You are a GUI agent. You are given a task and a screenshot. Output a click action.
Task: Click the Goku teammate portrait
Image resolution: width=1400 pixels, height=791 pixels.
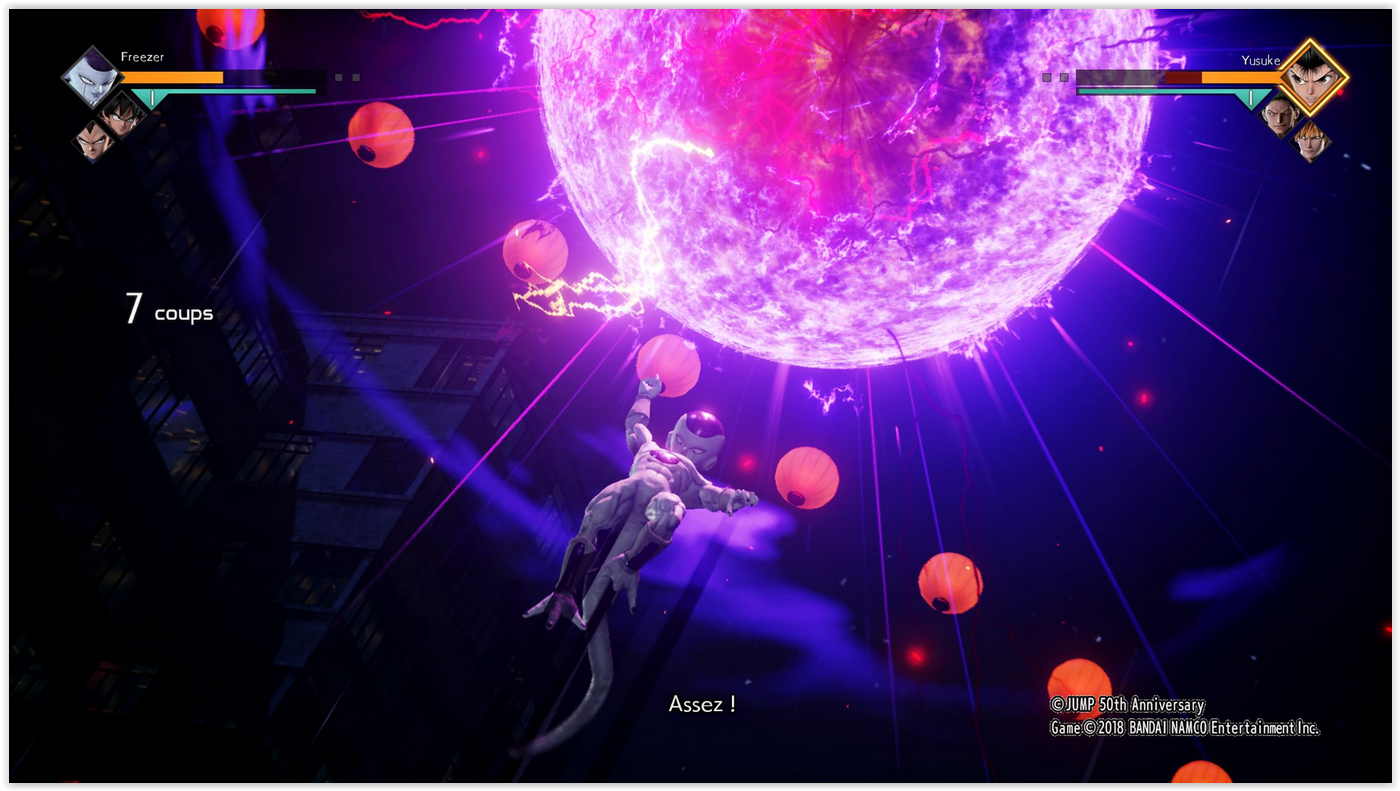click(122, 116)
